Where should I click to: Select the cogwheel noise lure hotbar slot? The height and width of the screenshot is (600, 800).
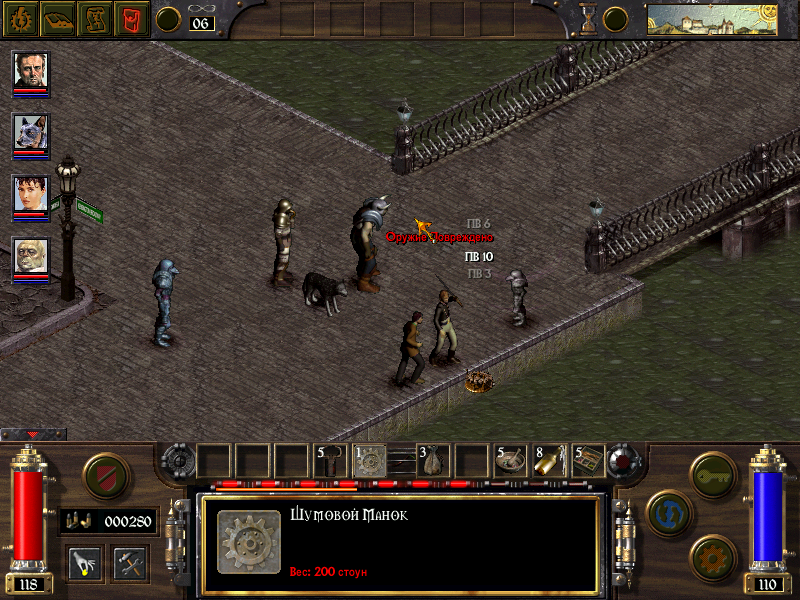(x=370, y=459)
